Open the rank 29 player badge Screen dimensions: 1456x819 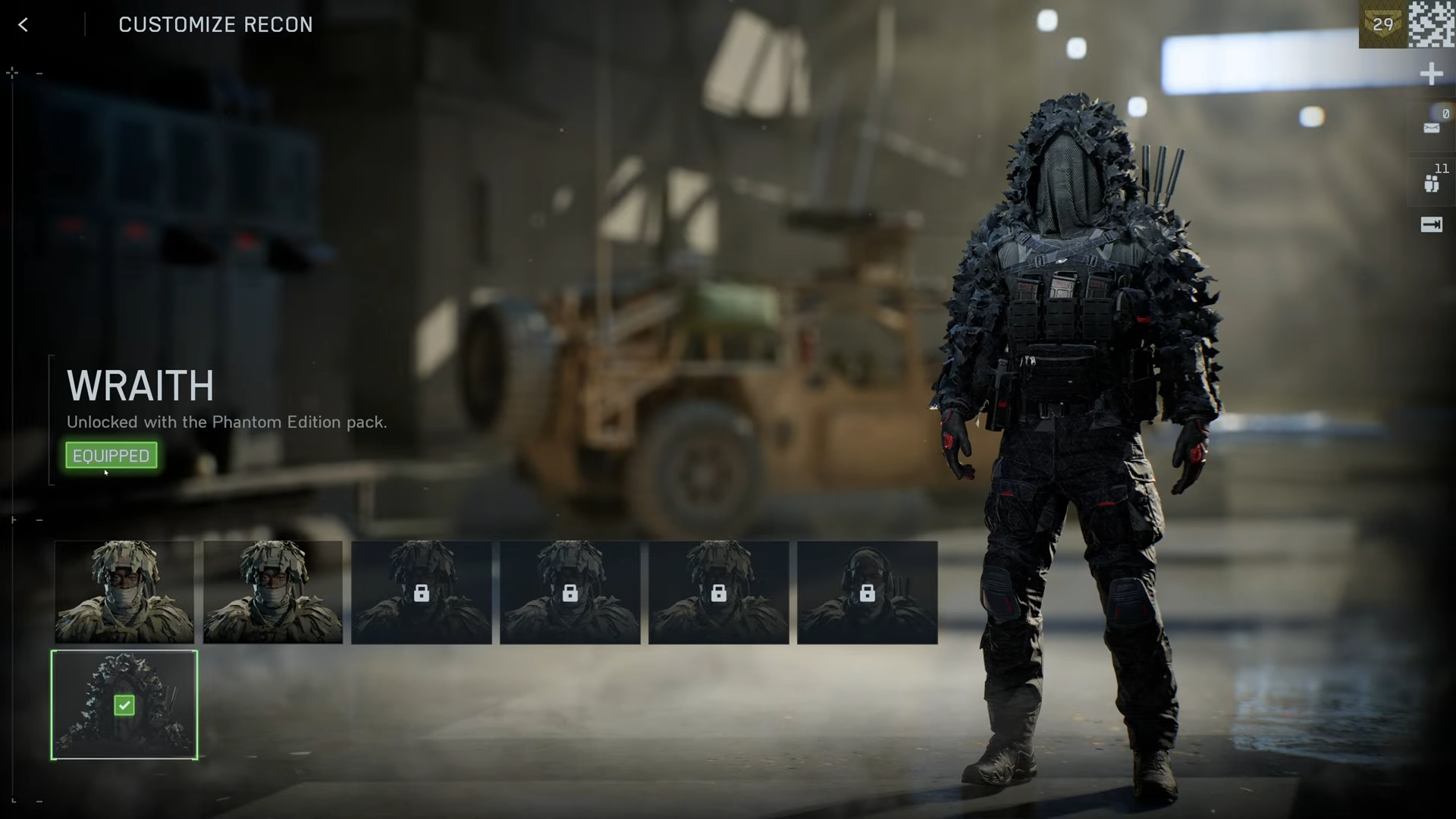pyautogui.click(x=1382, y=24)
